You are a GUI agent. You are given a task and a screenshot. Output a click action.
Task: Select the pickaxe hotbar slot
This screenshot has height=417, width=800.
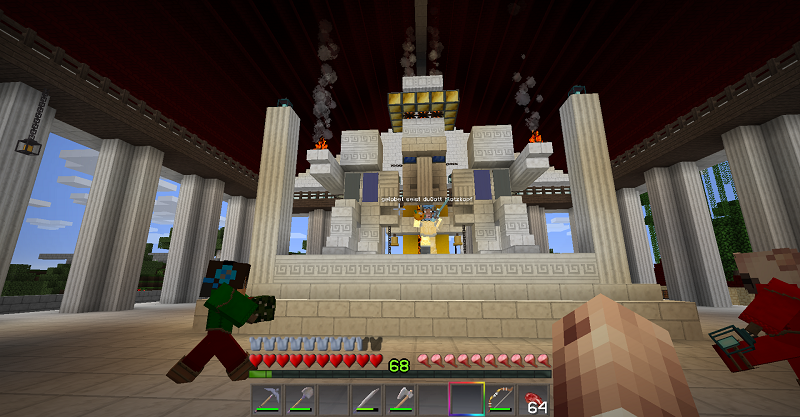(x=268, y=398)
